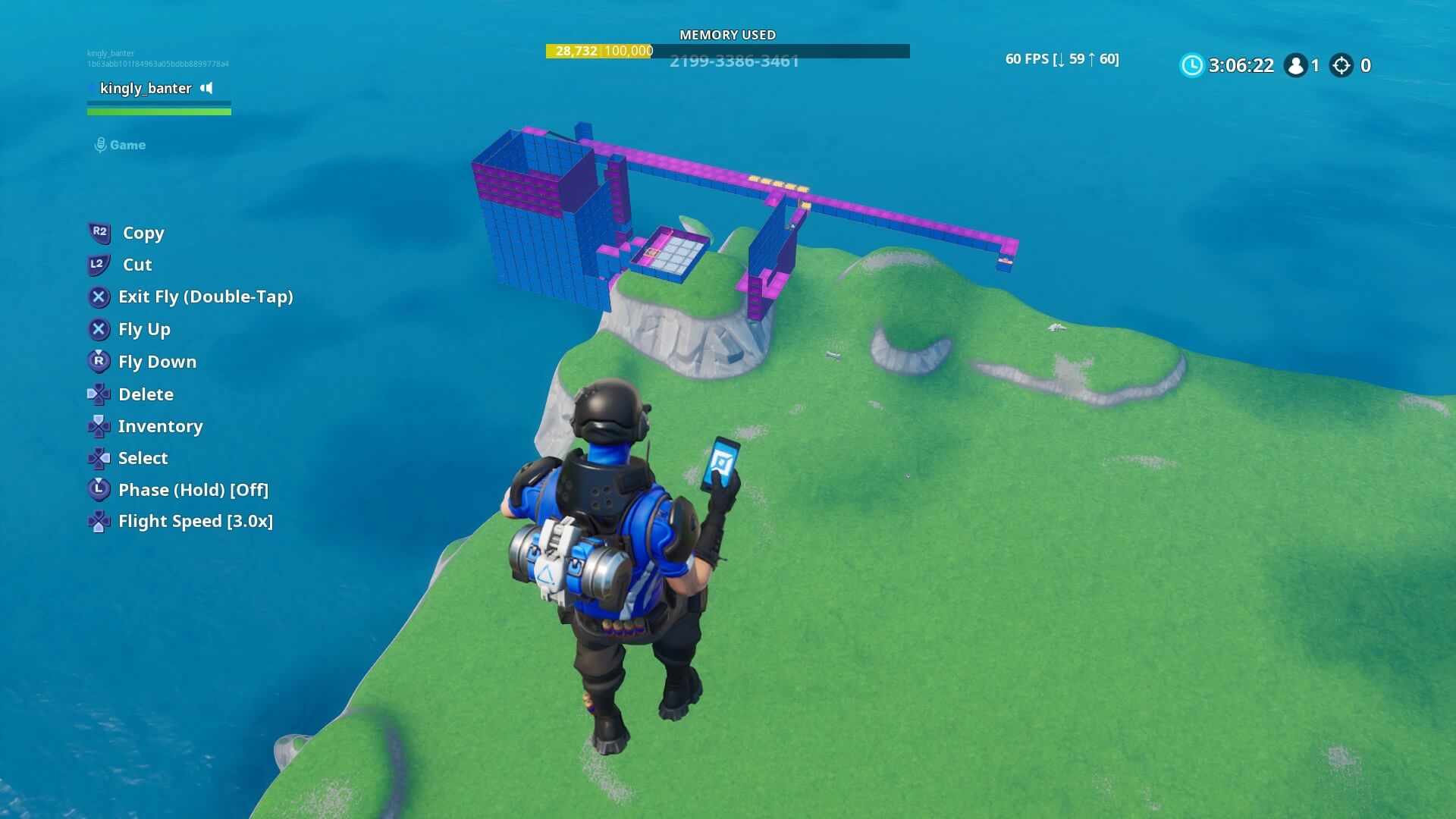Open Inventory via its d-pad icon
Screen dimensions: 1456x819
pos(98,425)
